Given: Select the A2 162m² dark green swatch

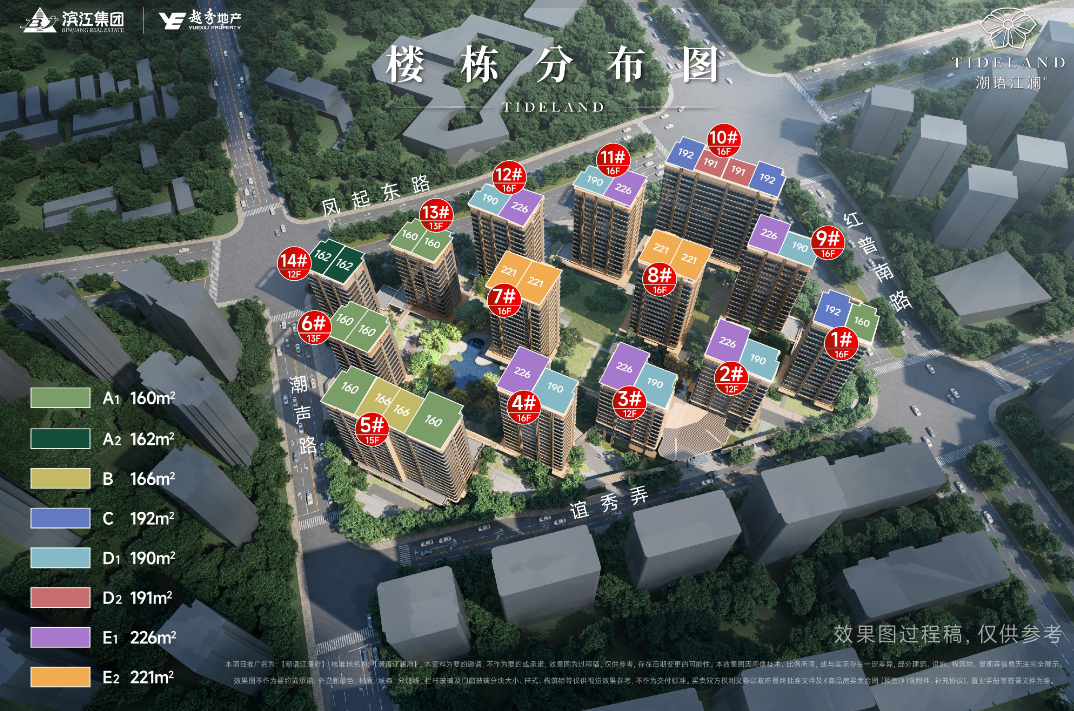Looking at the screenshot, I should pyautogui.click(x=60, y=437).
